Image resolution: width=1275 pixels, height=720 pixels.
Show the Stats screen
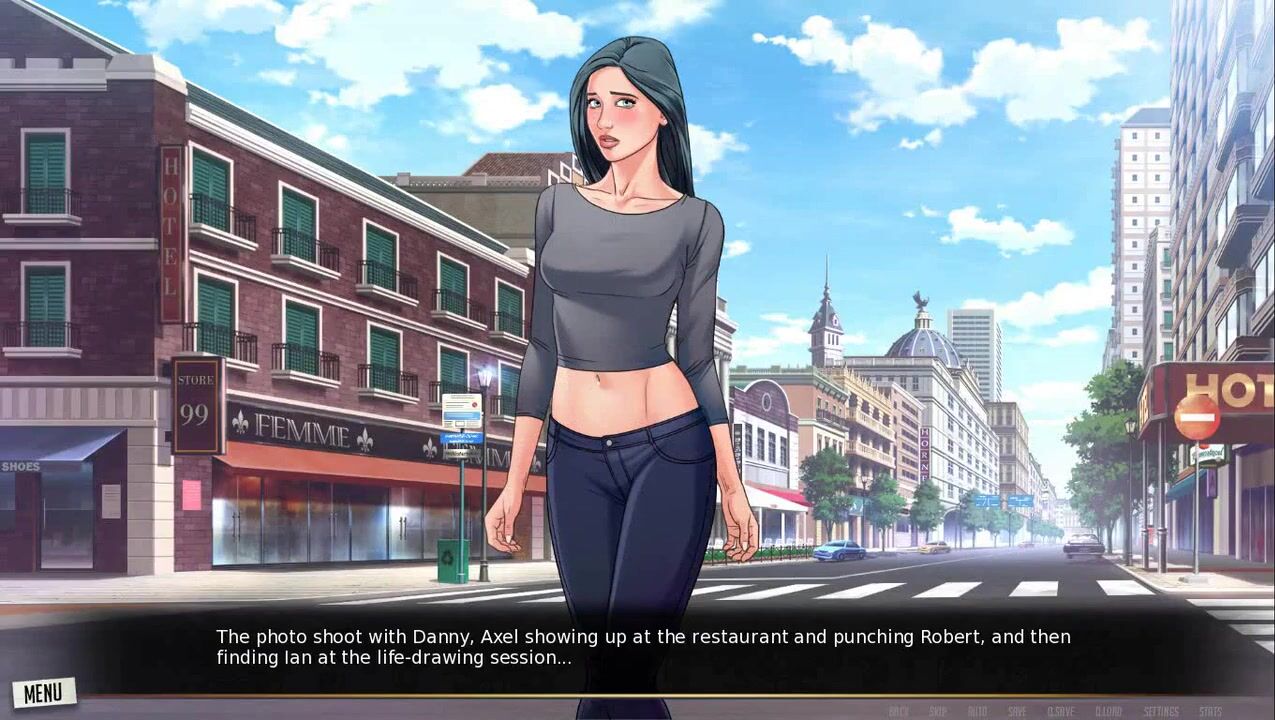point(1210,711)
